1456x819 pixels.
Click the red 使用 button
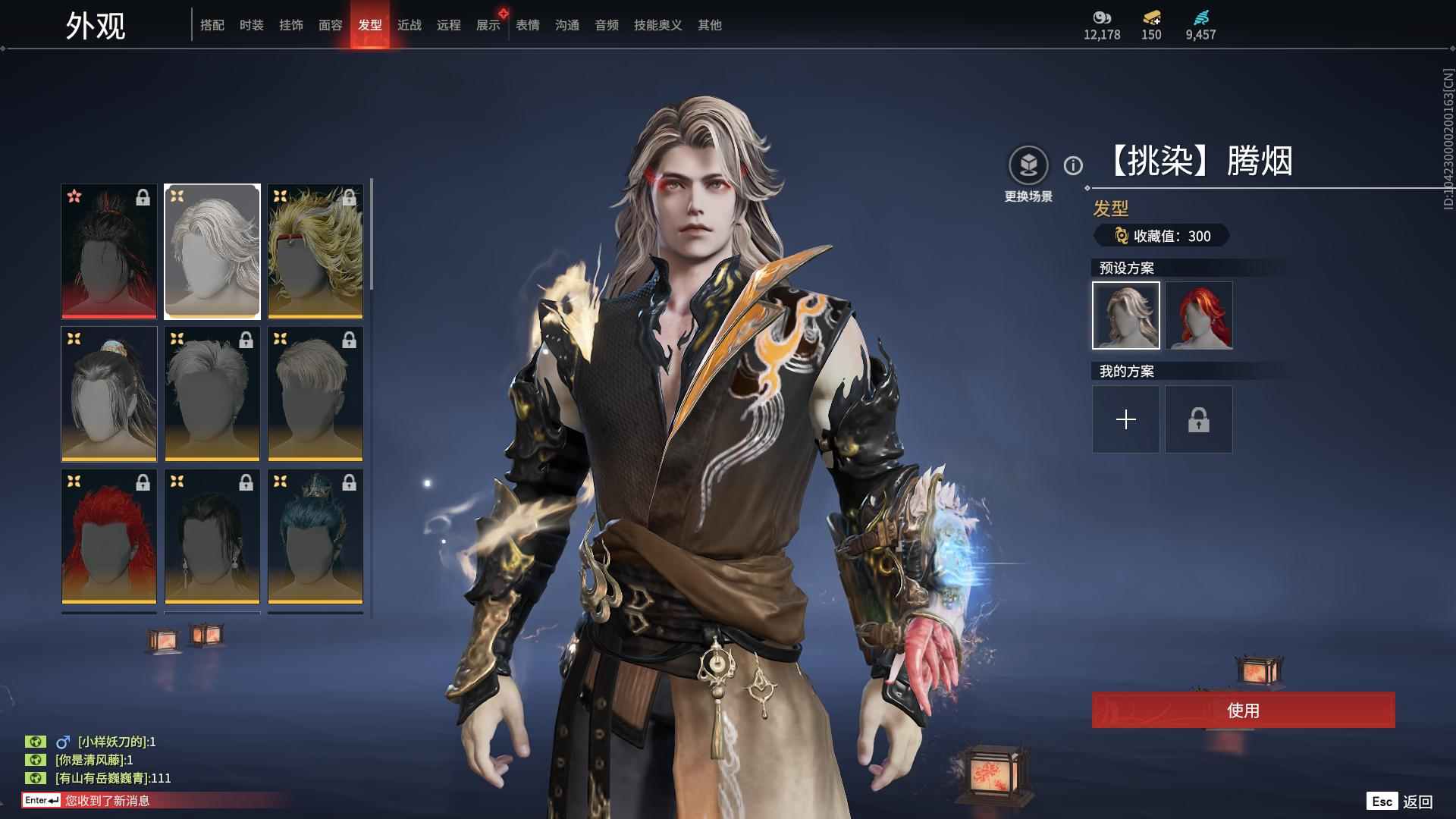(x=1243, y=710)
